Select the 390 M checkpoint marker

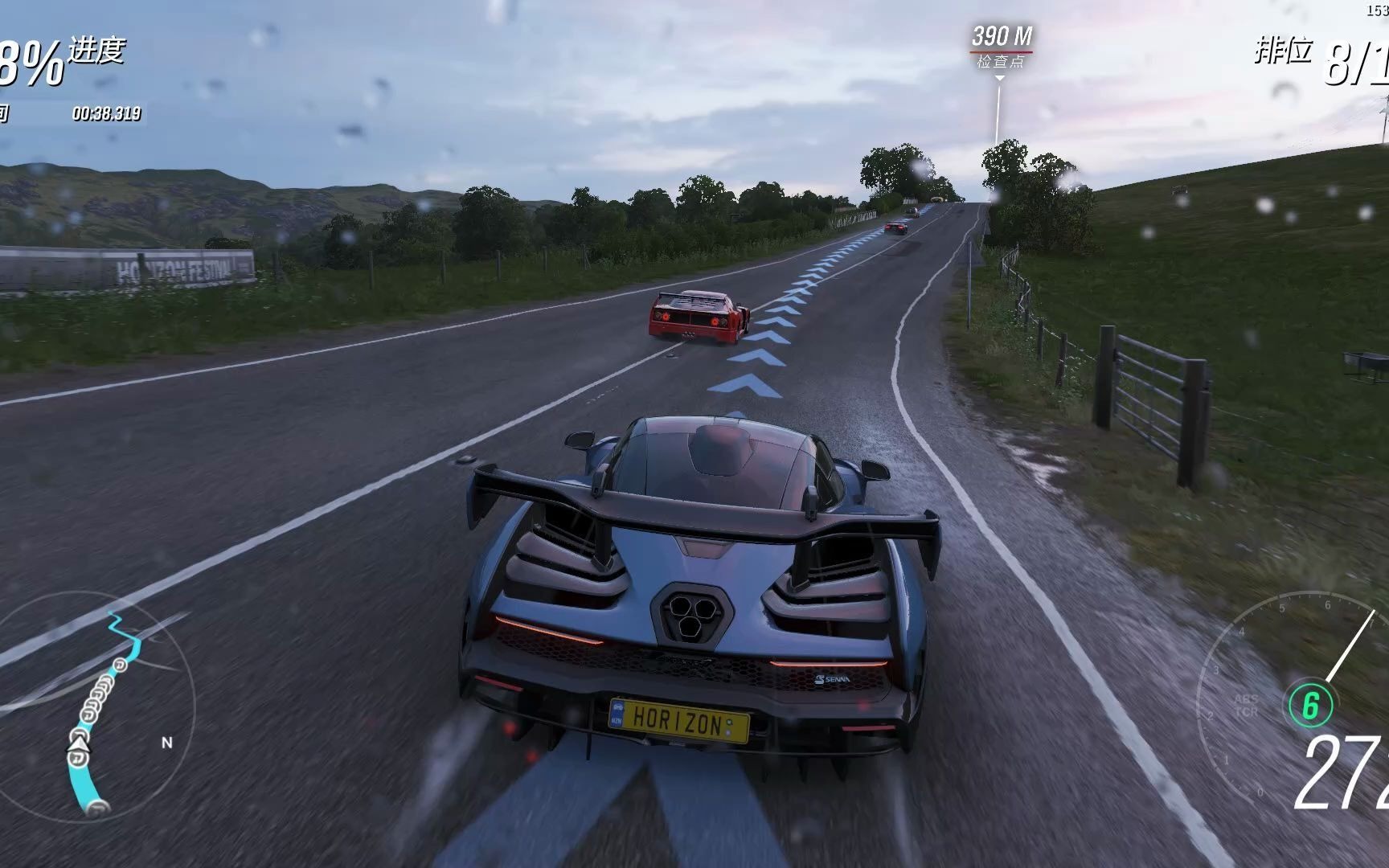(1001, 47)
